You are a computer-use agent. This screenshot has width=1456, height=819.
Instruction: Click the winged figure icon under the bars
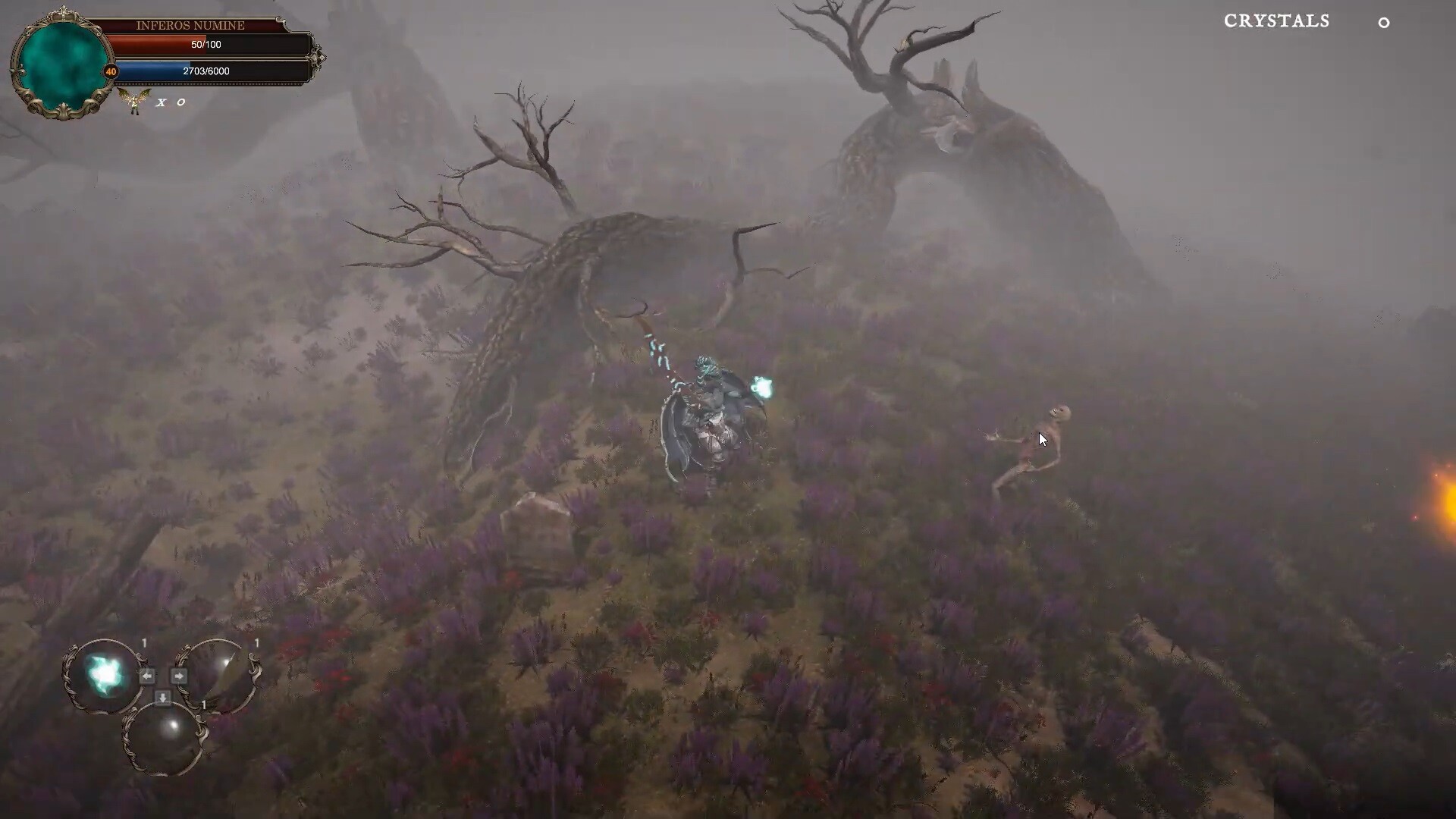click(135, 101)
